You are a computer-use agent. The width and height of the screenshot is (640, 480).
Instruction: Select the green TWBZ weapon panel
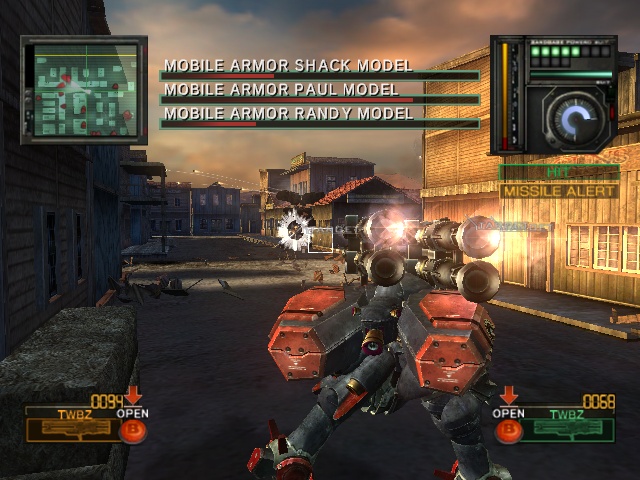click(x=570, y=423)
